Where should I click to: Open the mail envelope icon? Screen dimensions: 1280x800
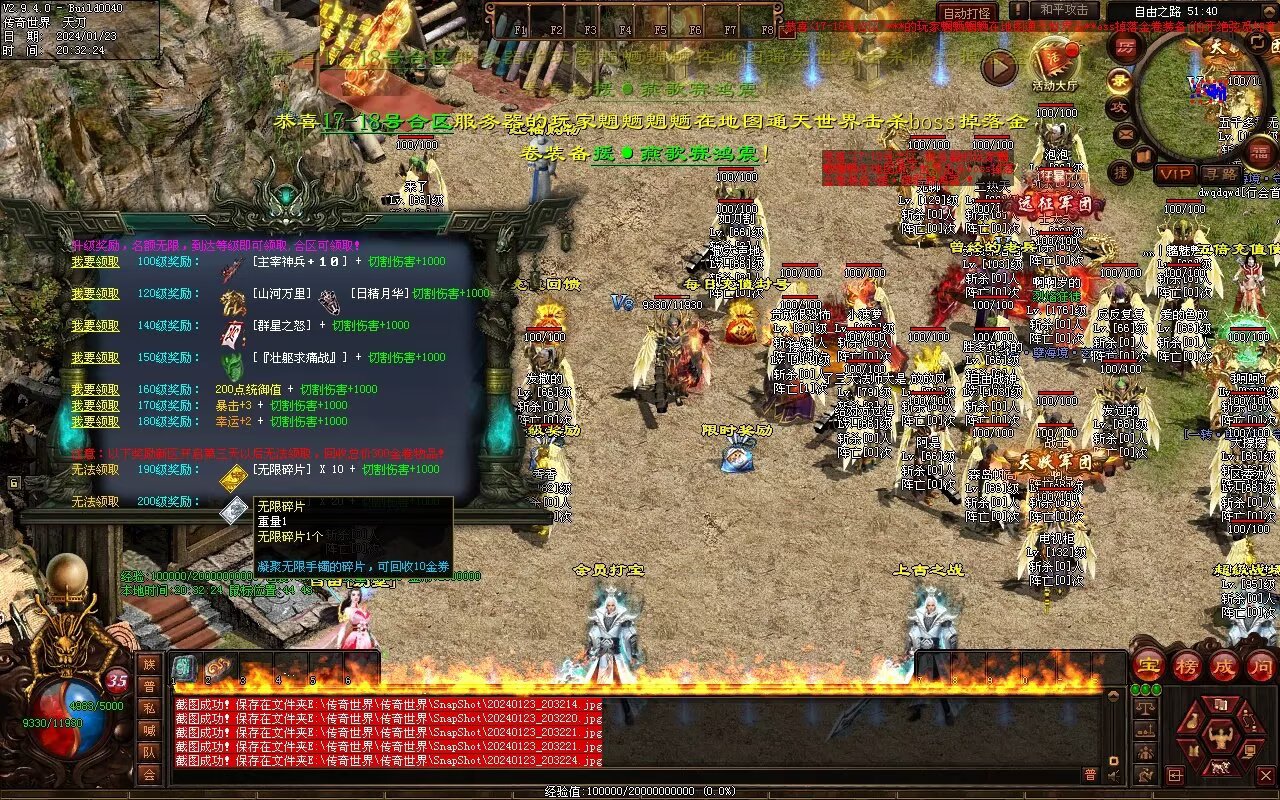(x=1126, y=133)
